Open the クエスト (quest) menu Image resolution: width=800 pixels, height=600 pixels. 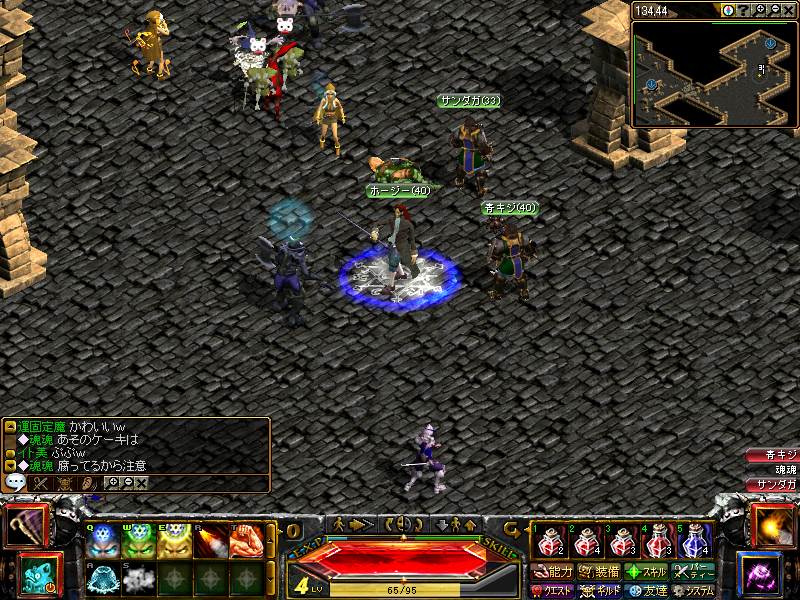(553, 591)
